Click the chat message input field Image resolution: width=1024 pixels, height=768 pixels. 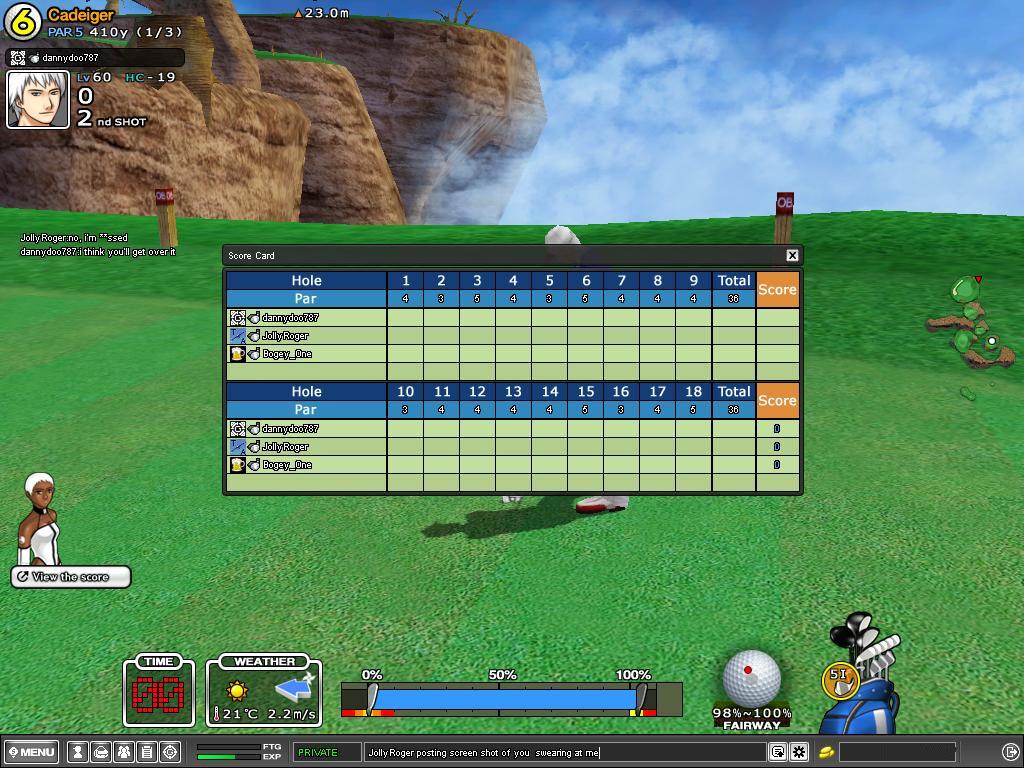[565, 752]
